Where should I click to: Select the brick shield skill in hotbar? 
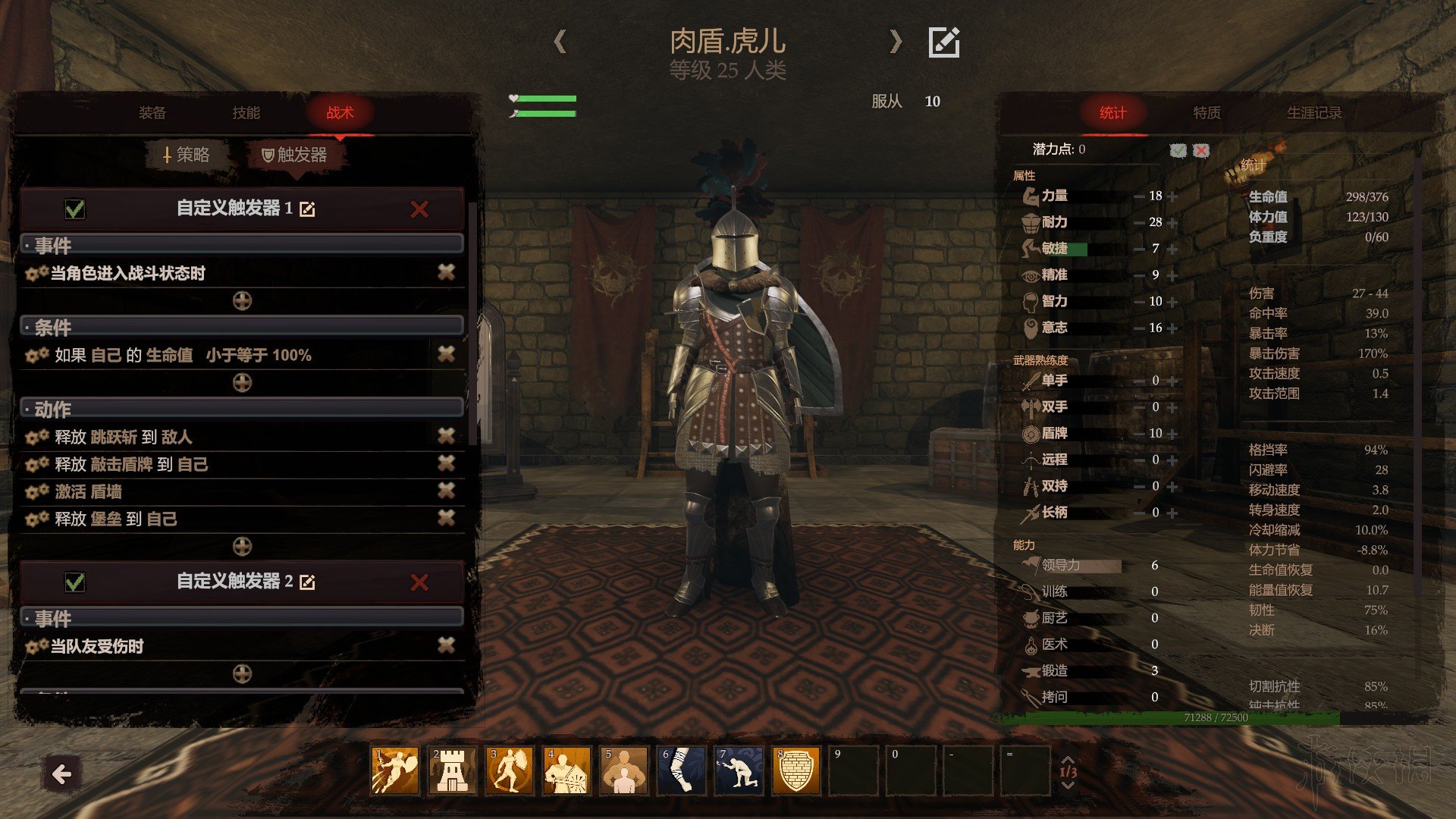point(796,770)
